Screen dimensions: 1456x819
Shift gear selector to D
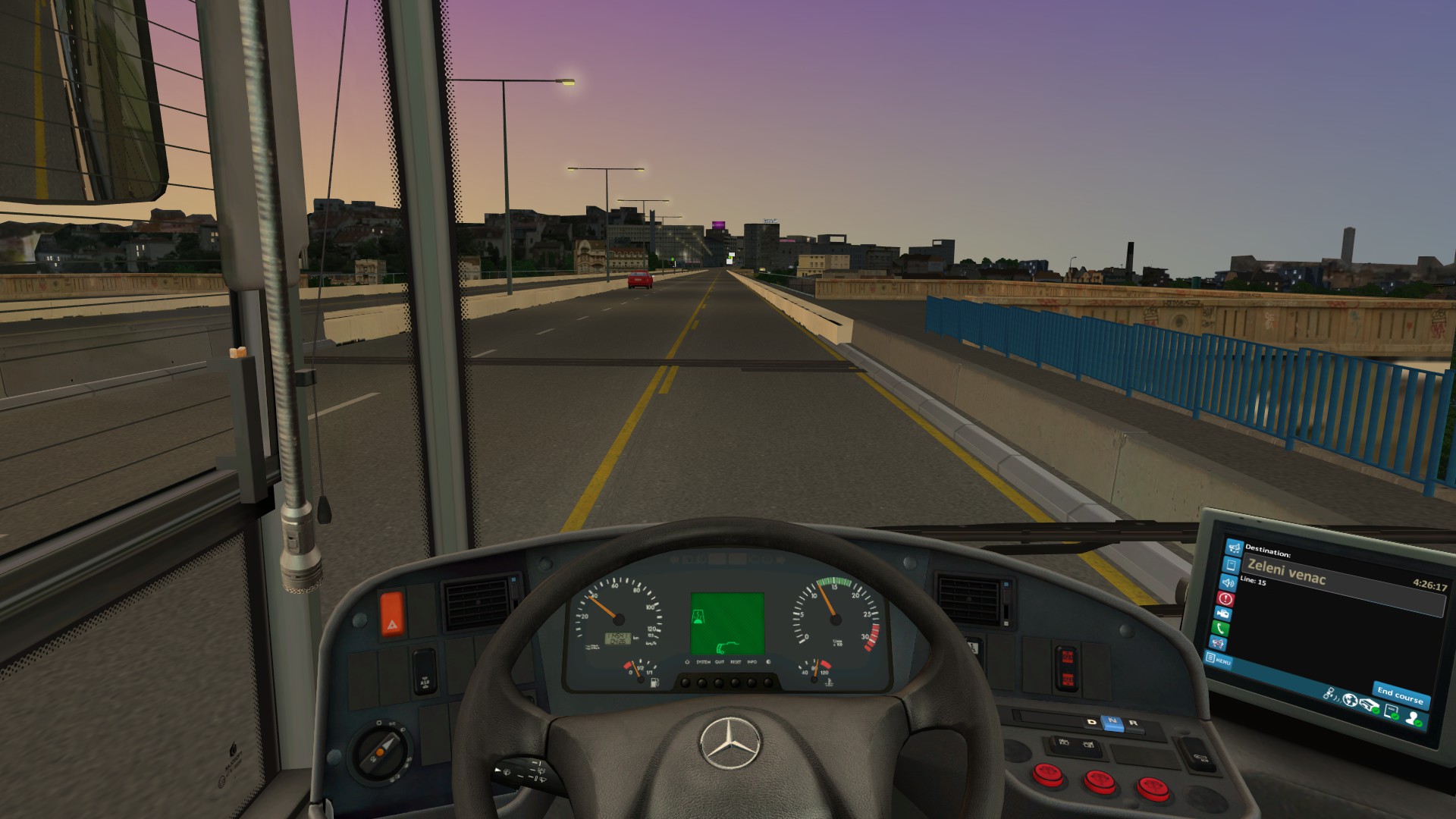[1092, 721]
